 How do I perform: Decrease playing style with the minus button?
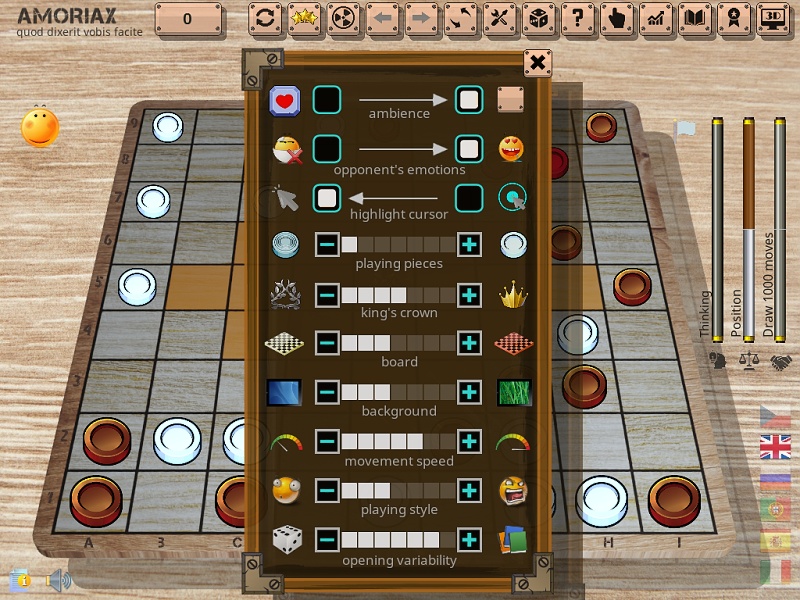tap(327, 491)
